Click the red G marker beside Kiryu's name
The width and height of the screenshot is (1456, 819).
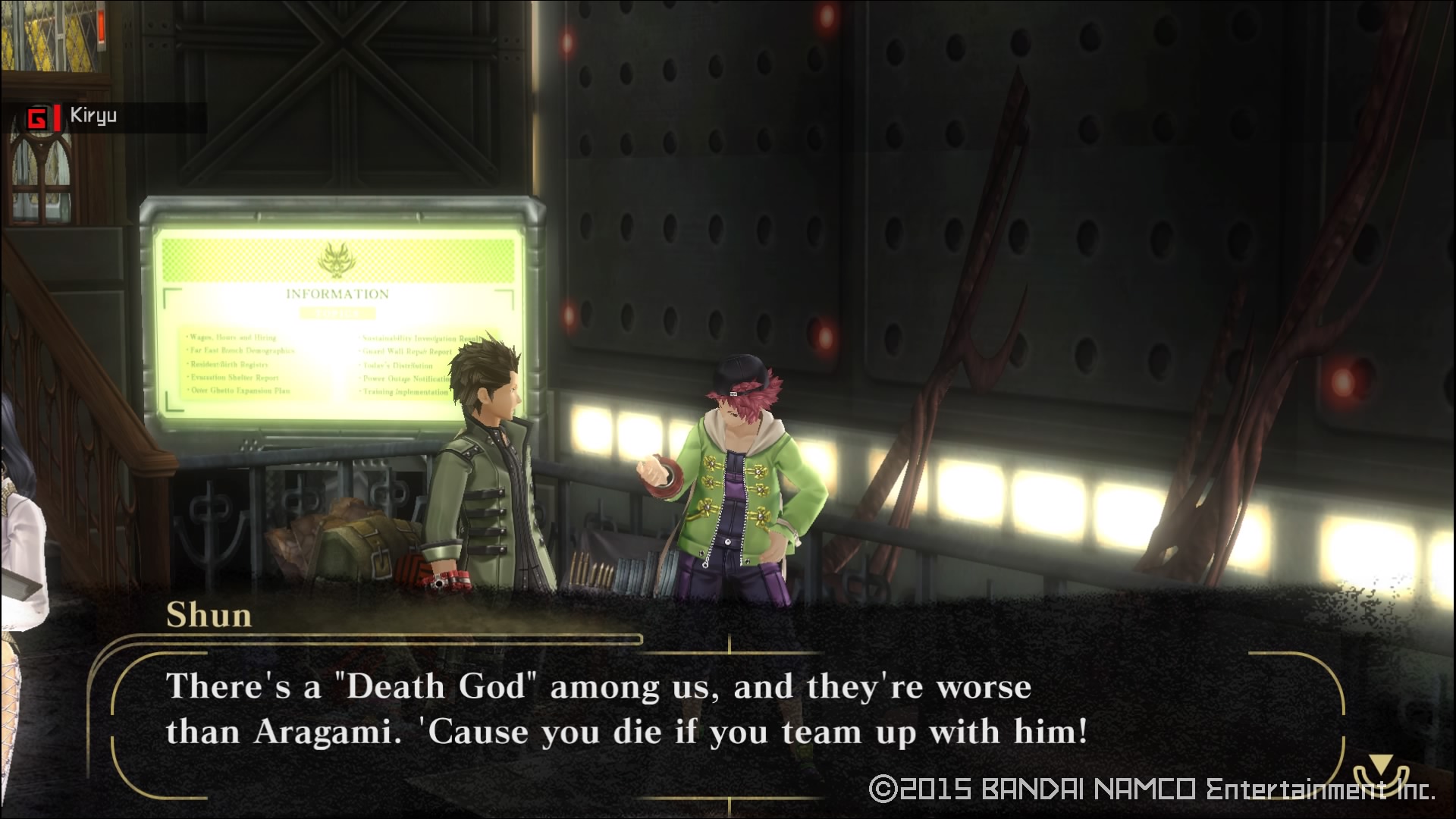pyautogui.click(x=39, y=115)
